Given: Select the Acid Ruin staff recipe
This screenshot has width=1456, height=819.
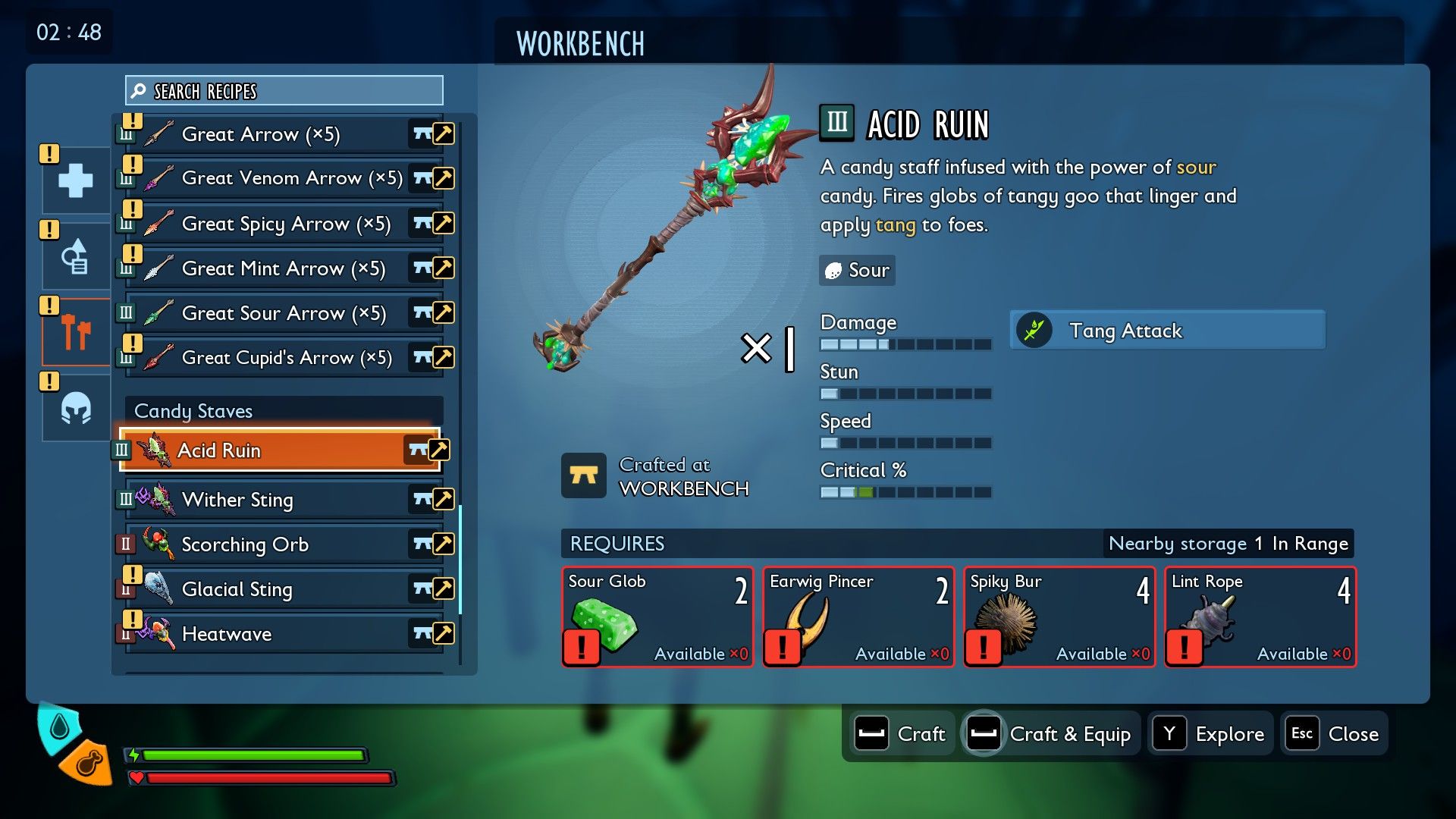Looking at the screenshot, I should point(279,450).
